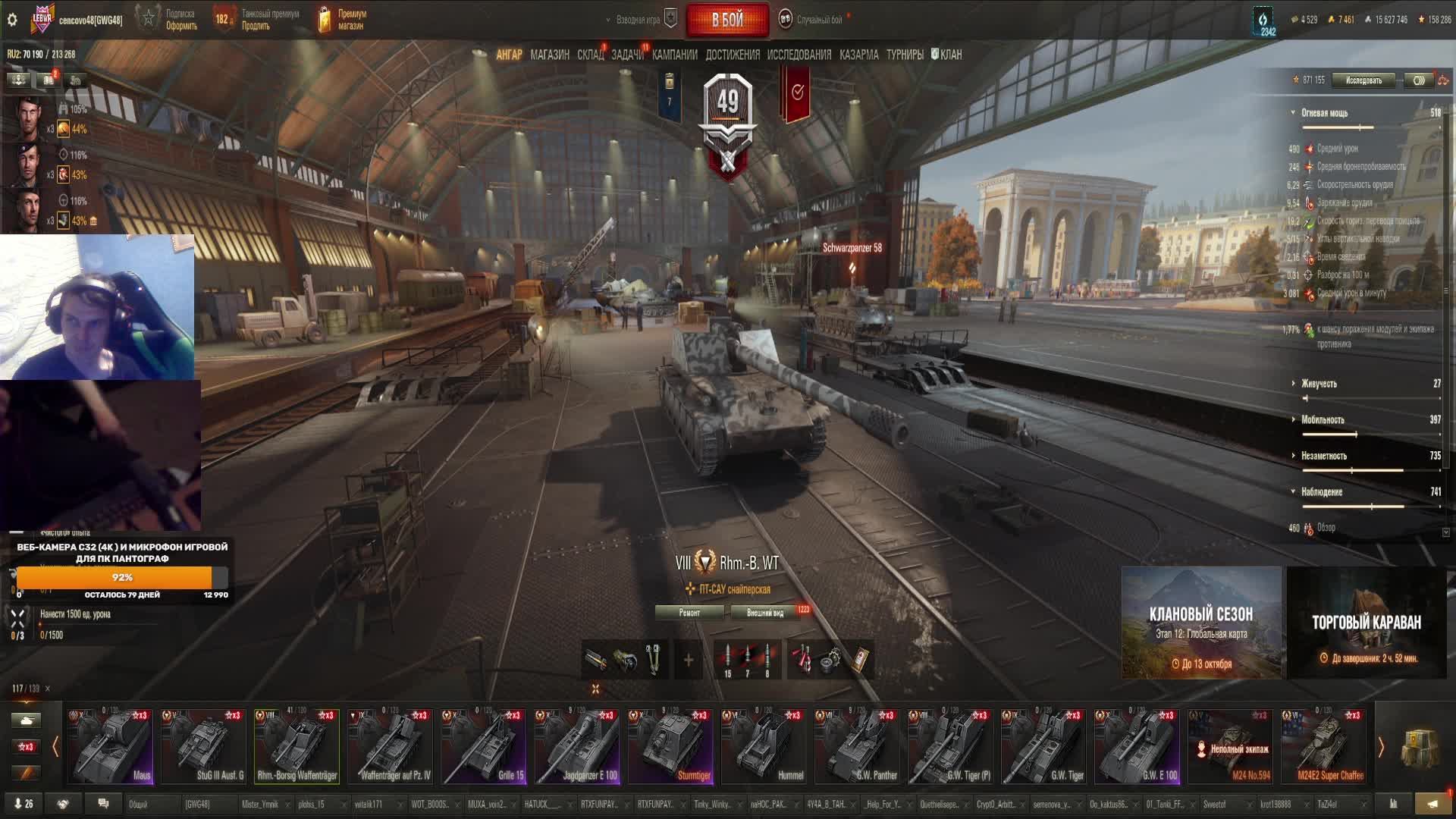
Task: Choose the Jagdpanzer E 100 tank
Action: tap(578, 746)
